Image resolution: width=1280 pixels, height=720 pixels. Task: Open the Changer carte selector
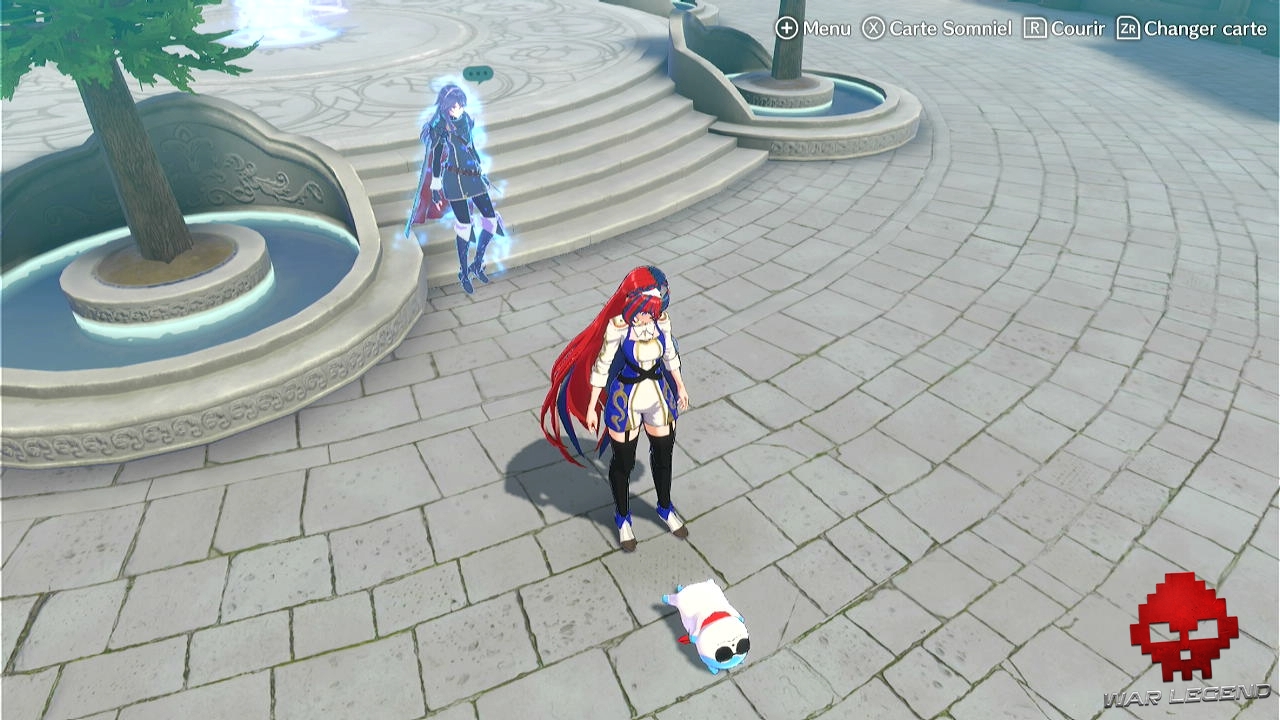1205,29
